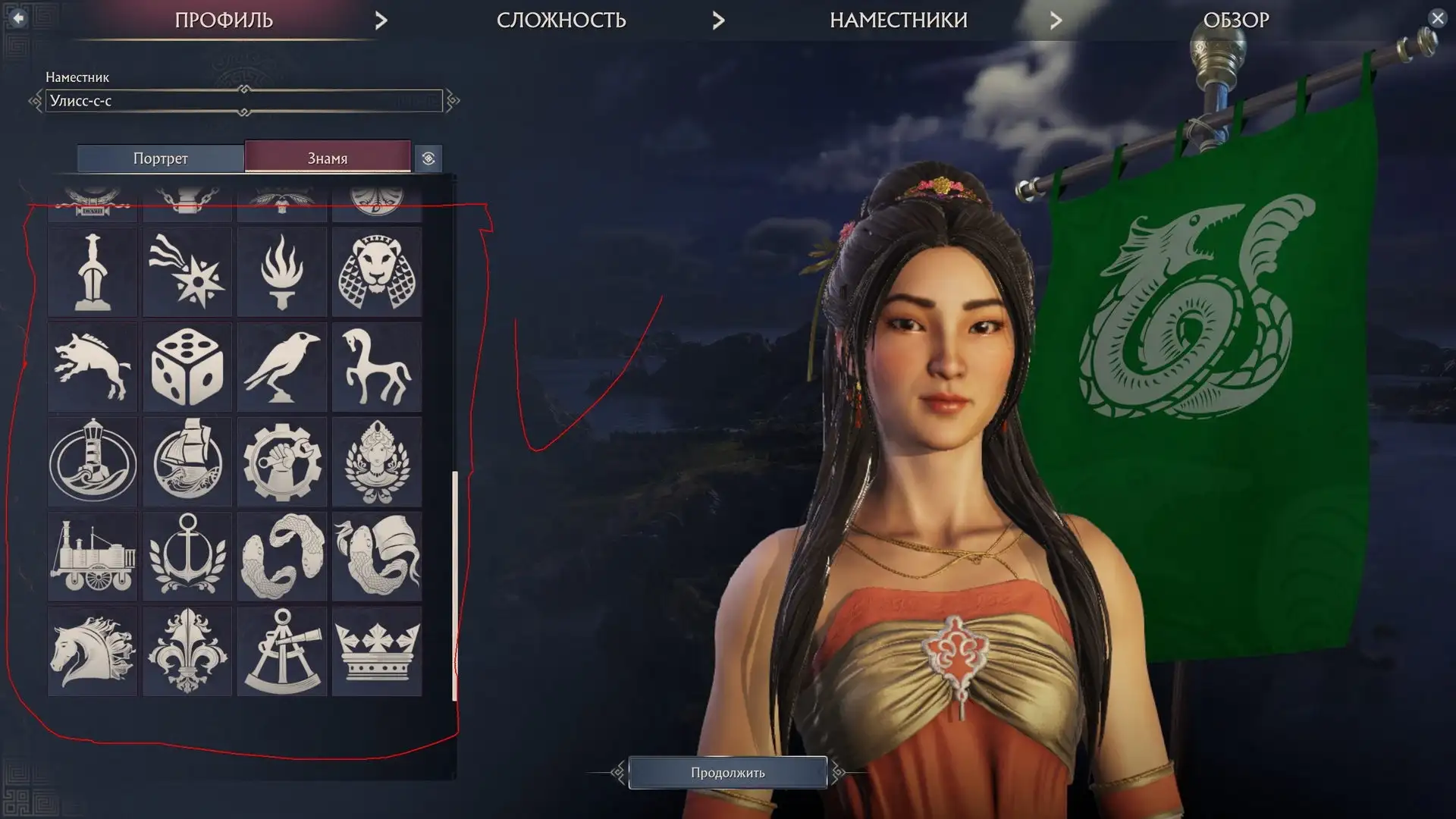Image resolution: width=1456 pixels, height=819 pixels.
Task: Pick the anchor with laurels emblem
Action: pos(187,557)
